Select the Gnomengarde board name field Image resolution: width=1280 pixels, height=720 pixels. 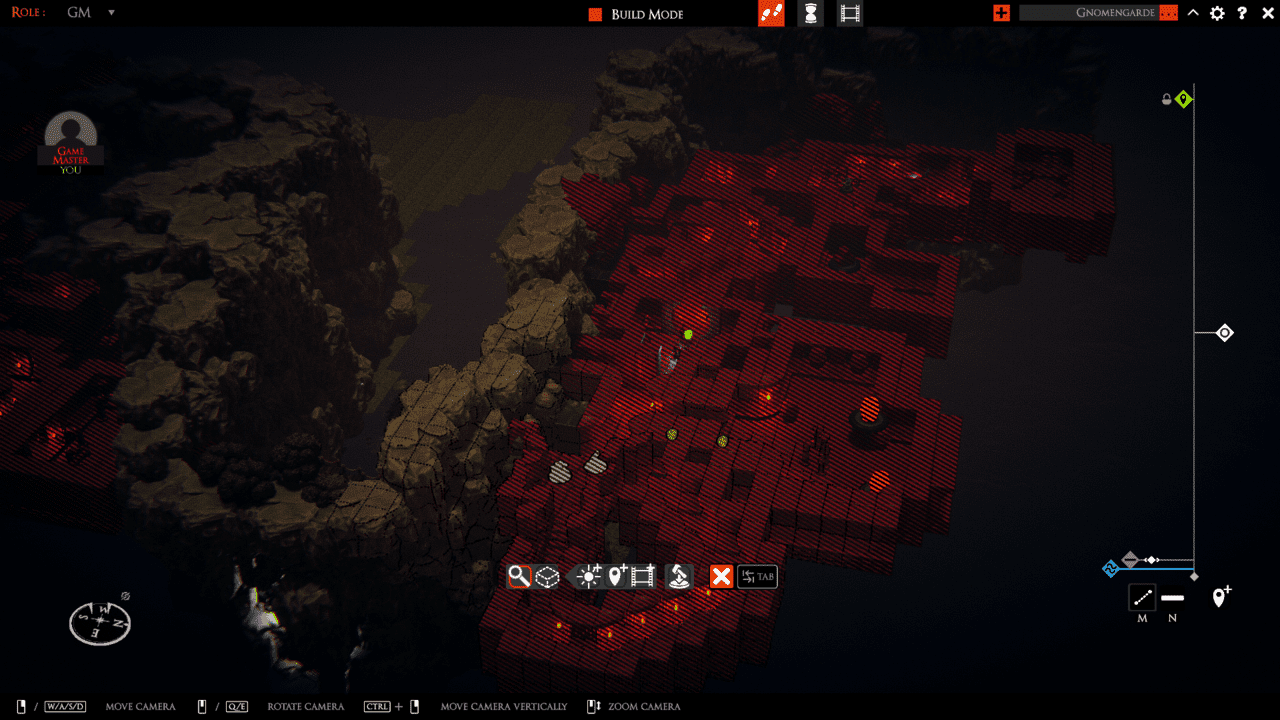click(x=1097, y=13)
